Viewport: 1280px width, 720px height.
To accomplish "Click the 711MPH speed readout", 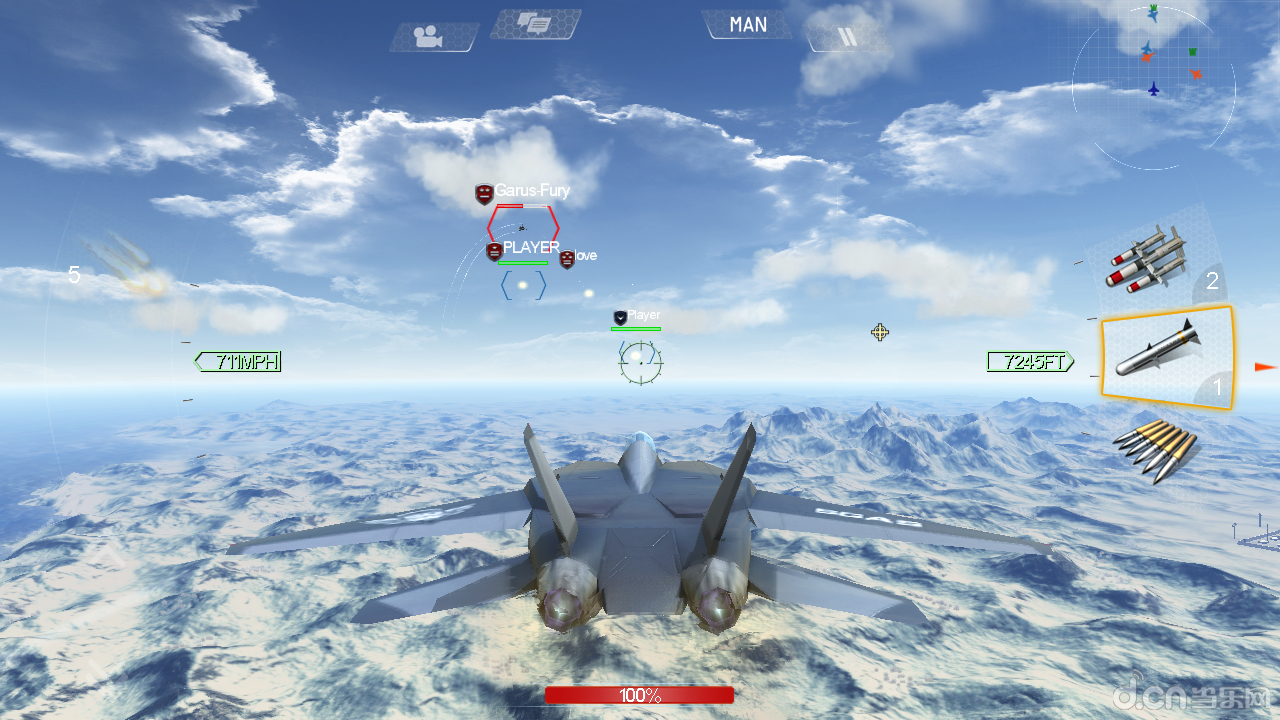I will [236, 362].
